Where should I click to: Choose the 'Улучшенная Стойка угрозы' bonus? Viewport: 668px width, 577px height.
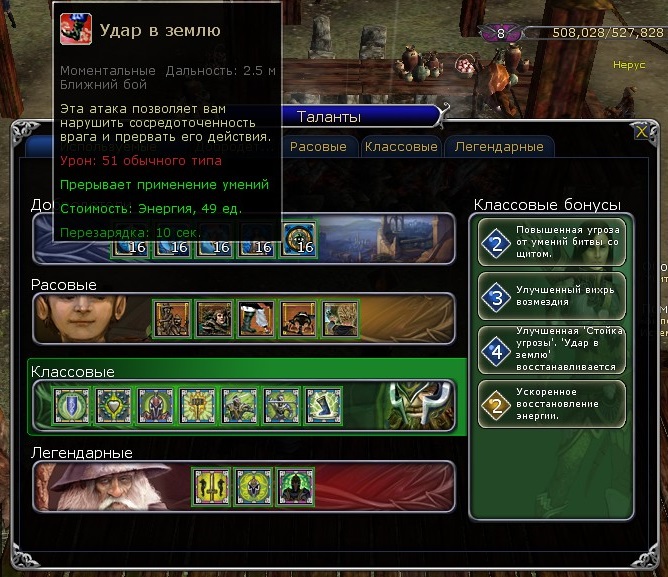(552, 351)
